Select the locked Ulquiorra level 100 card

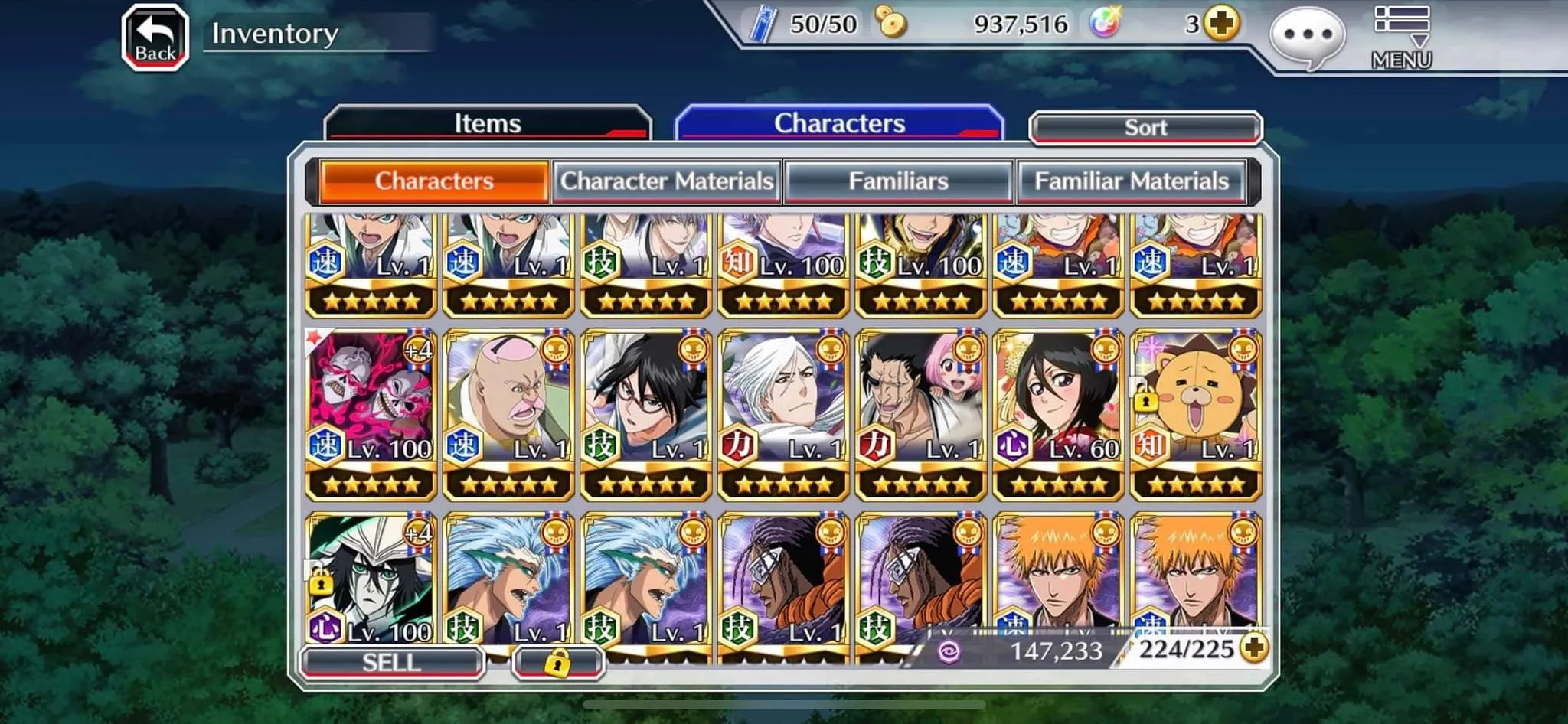371,582
